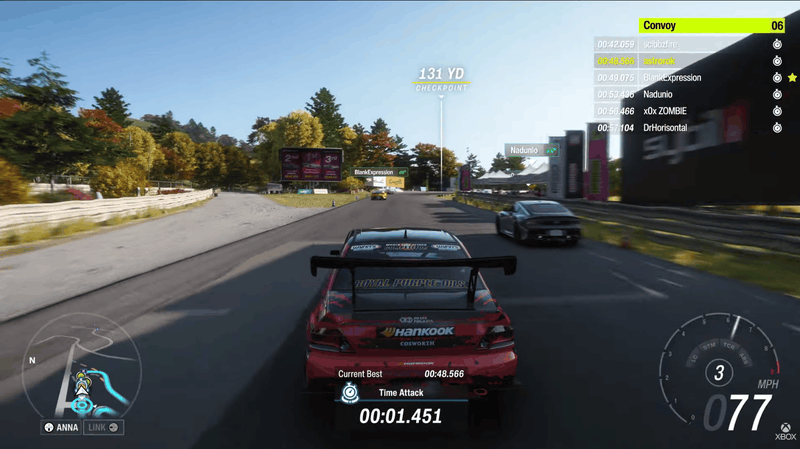Click the Time Attack stopwatch icon
The width and height of the screenshot is (800, 449).
tap(349, 394)
